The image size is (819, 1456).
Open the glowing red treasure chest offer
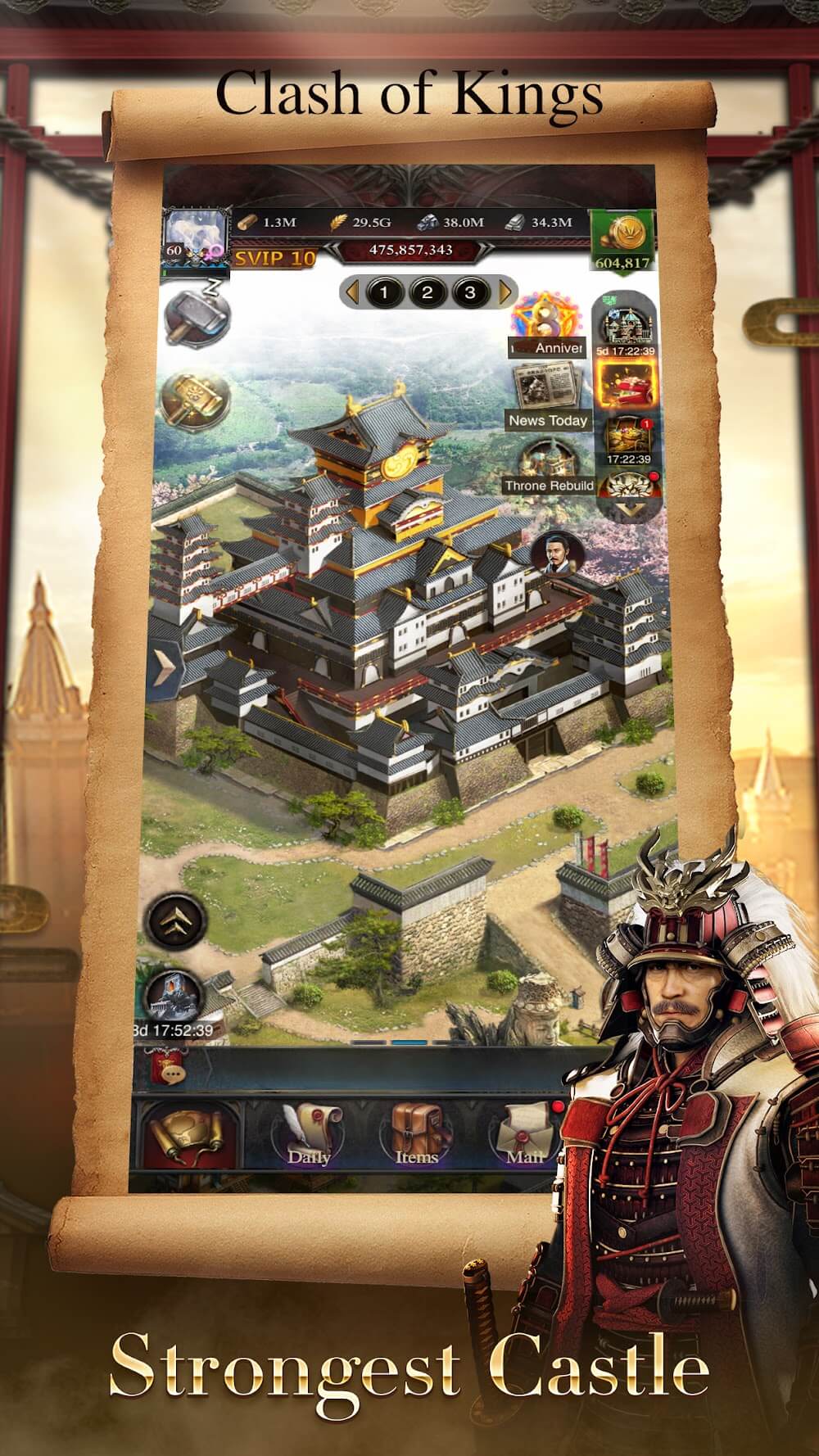(626, 384)
